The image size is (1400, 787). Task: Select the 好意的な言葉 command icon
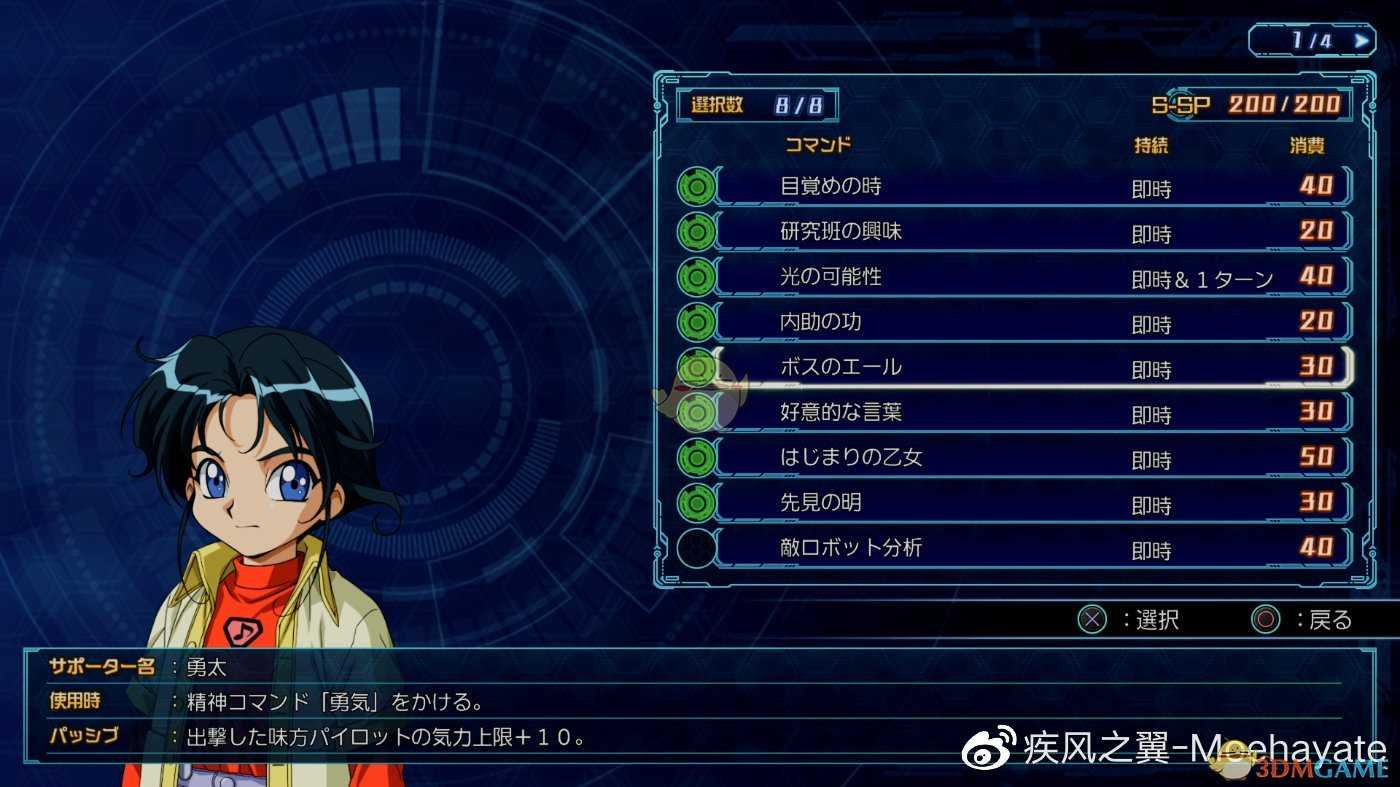pyautogui.click(x=697, y=412)
